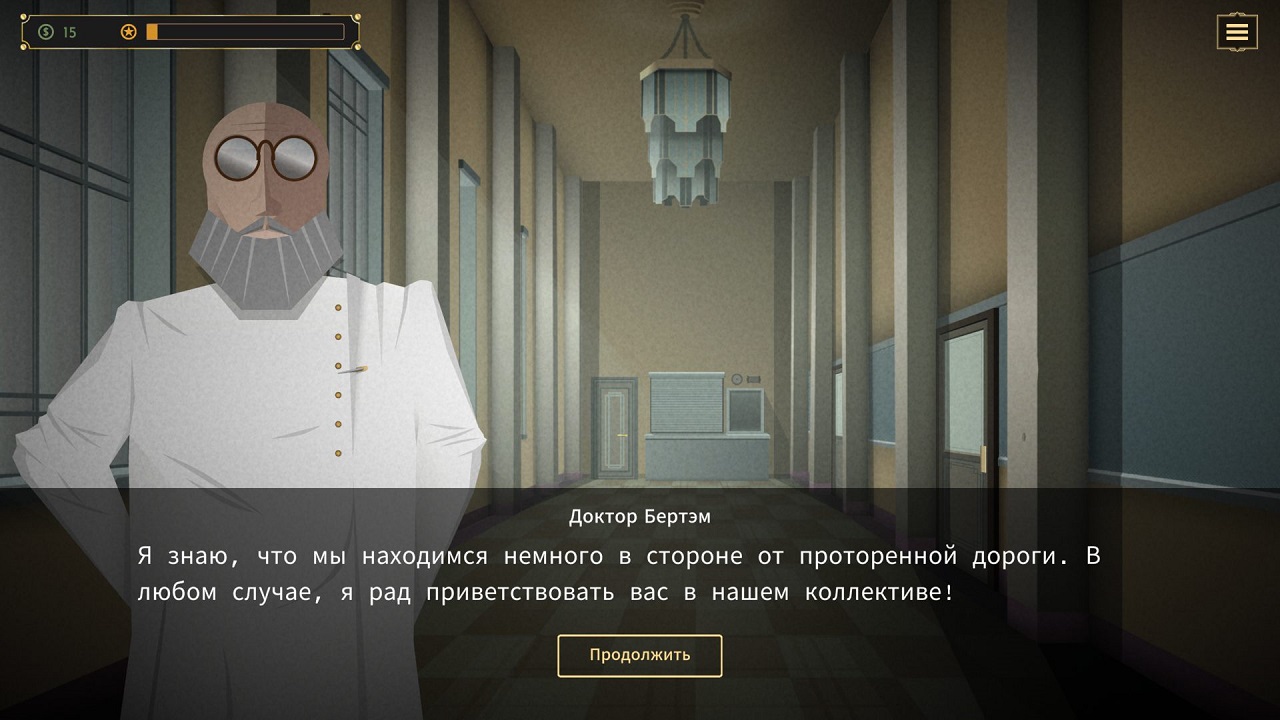
Task: Click the experience progress bar
Action: [x=250, y=31]
